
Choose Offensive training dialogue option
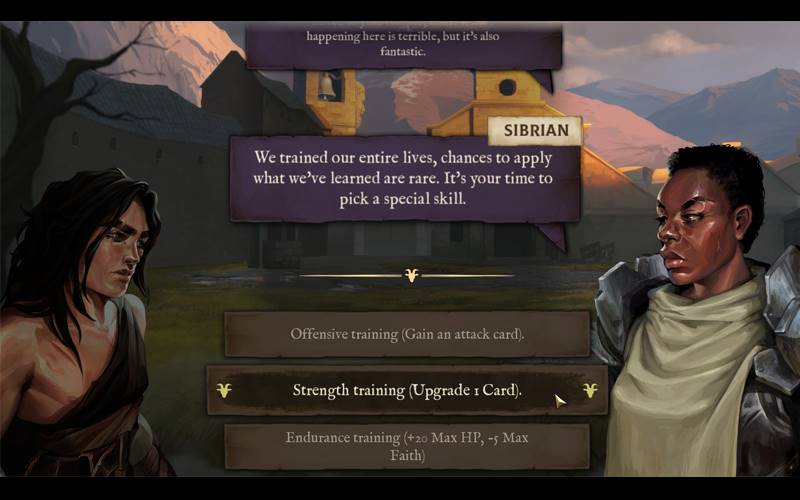click(x=406, y=334)
